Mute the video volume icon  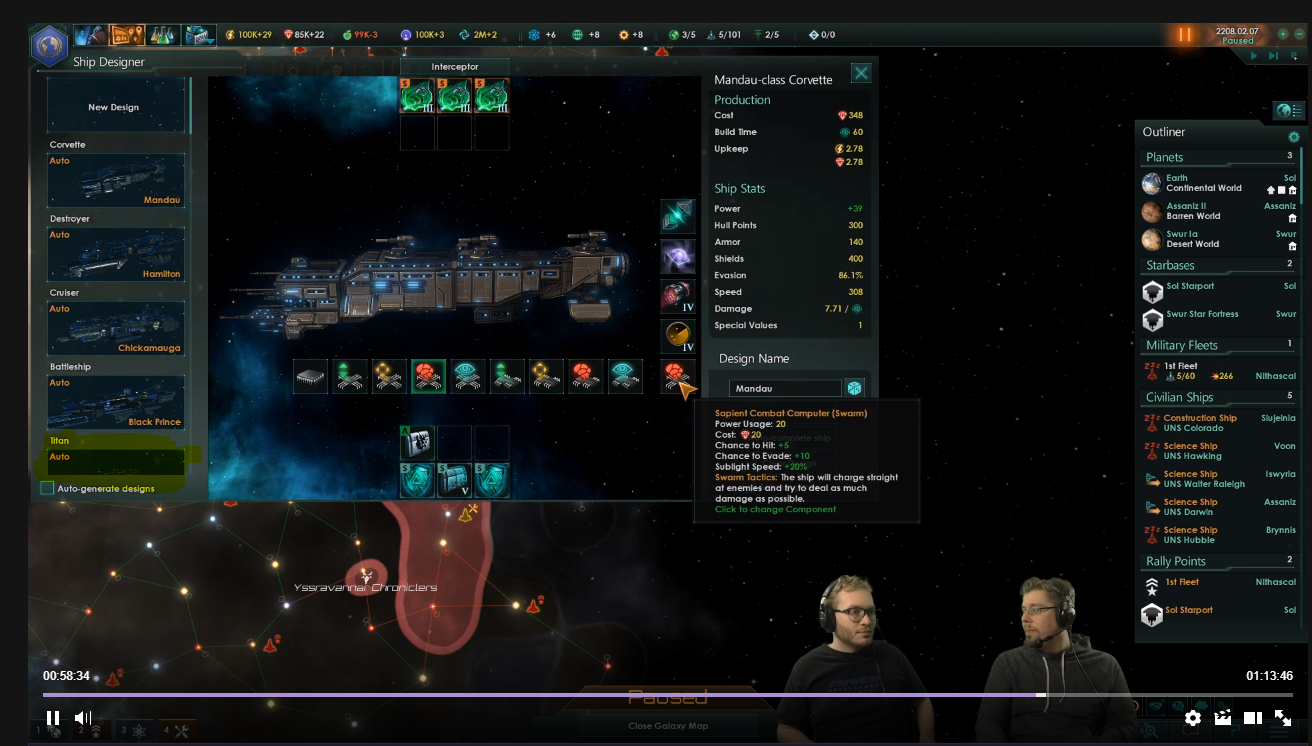(83, 717)
